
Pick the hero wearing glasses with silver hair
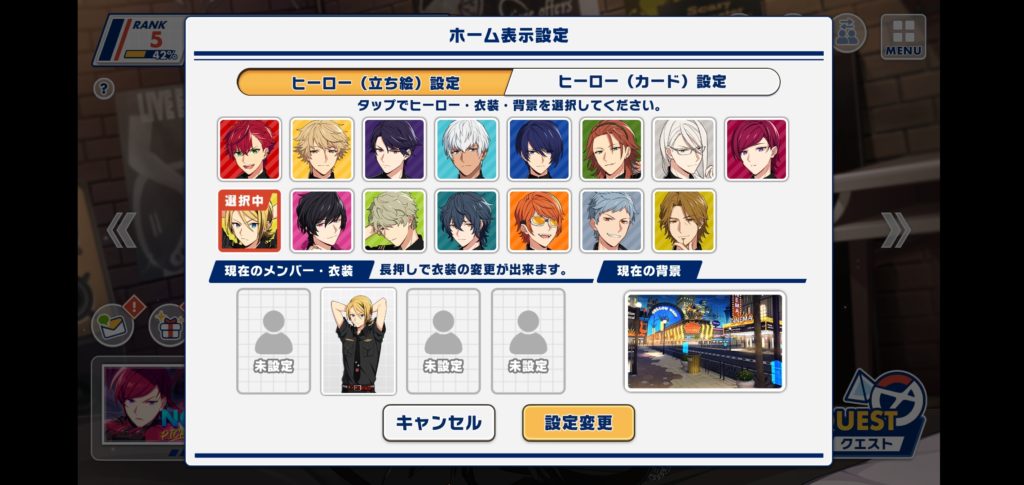pos(684,149)
